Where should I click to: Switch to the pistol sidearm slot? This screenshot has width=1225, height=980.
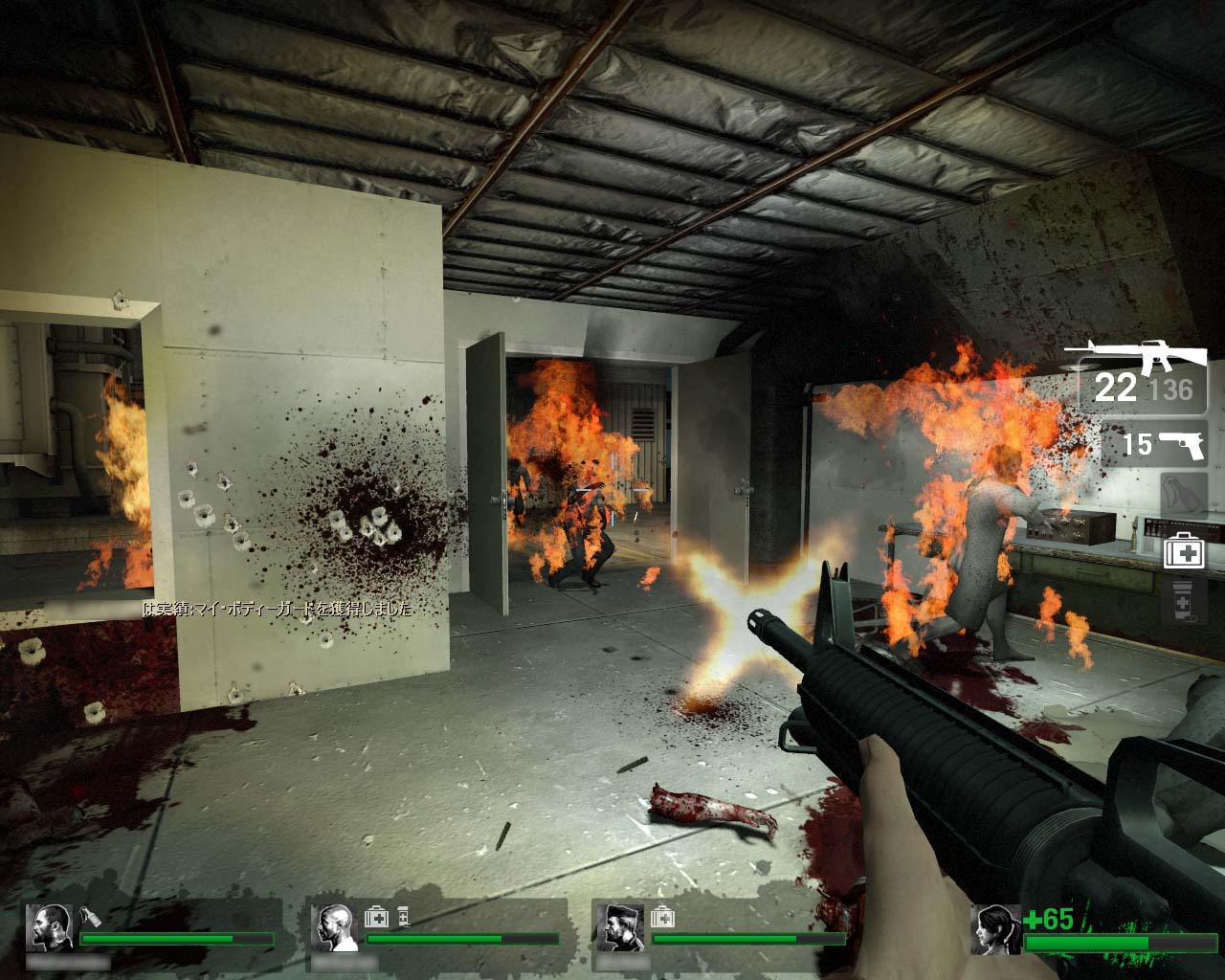click(1154, 445)
